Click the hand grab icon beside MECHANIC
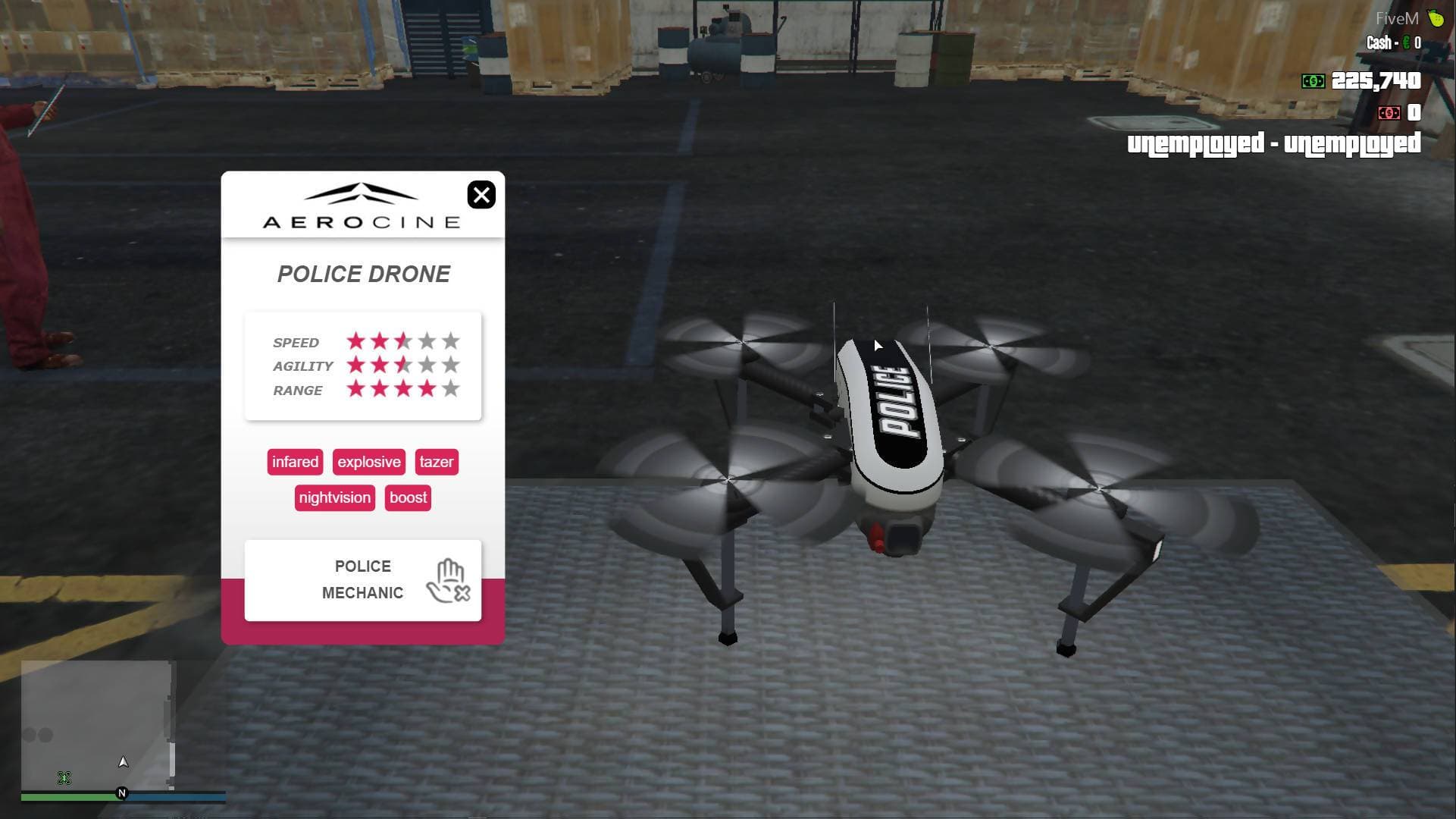This screenshot has width=1456, height=819. [x=449, y=580]
